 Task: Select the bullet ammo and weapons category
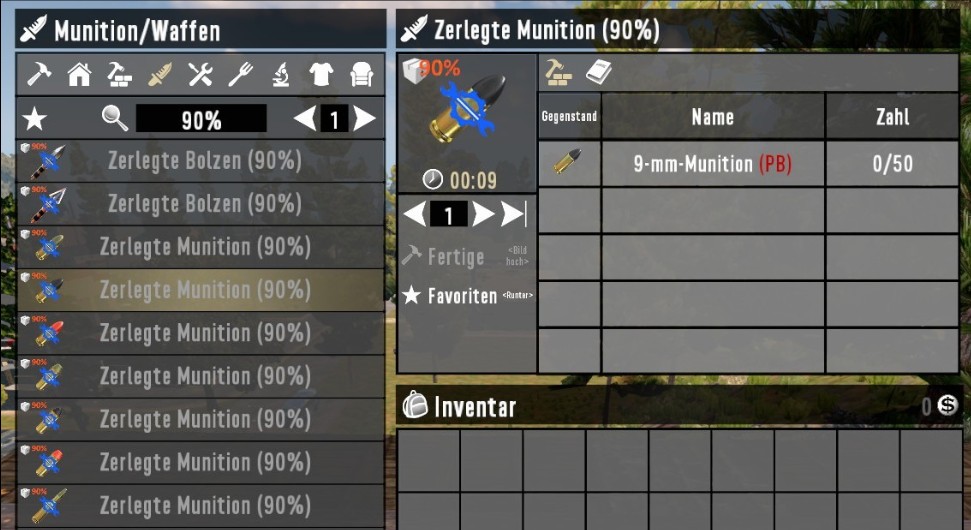click(x=160, y=74)
